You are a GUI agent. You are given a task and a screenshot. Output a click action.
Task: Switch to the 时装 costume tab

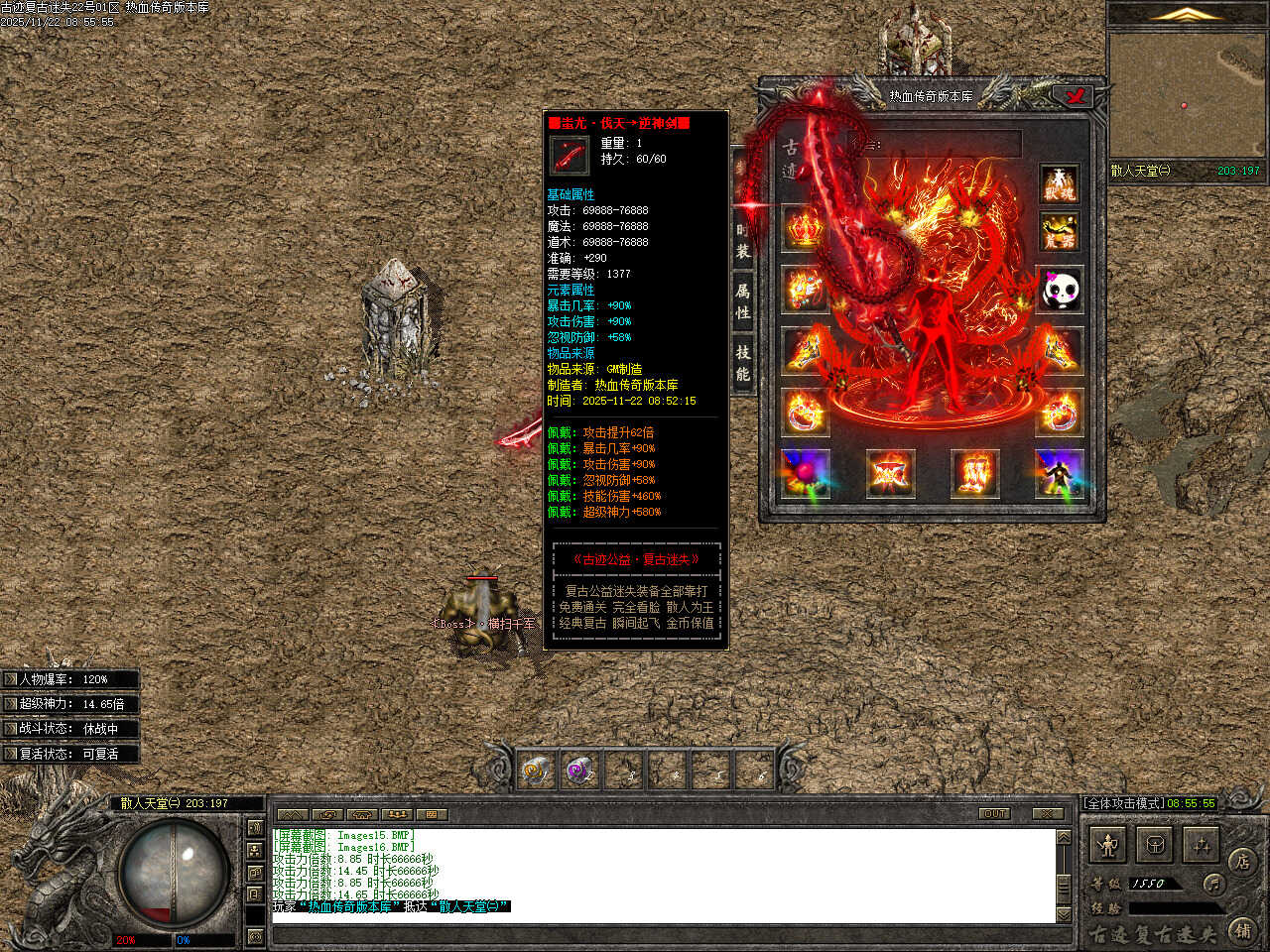coord(742,241)
